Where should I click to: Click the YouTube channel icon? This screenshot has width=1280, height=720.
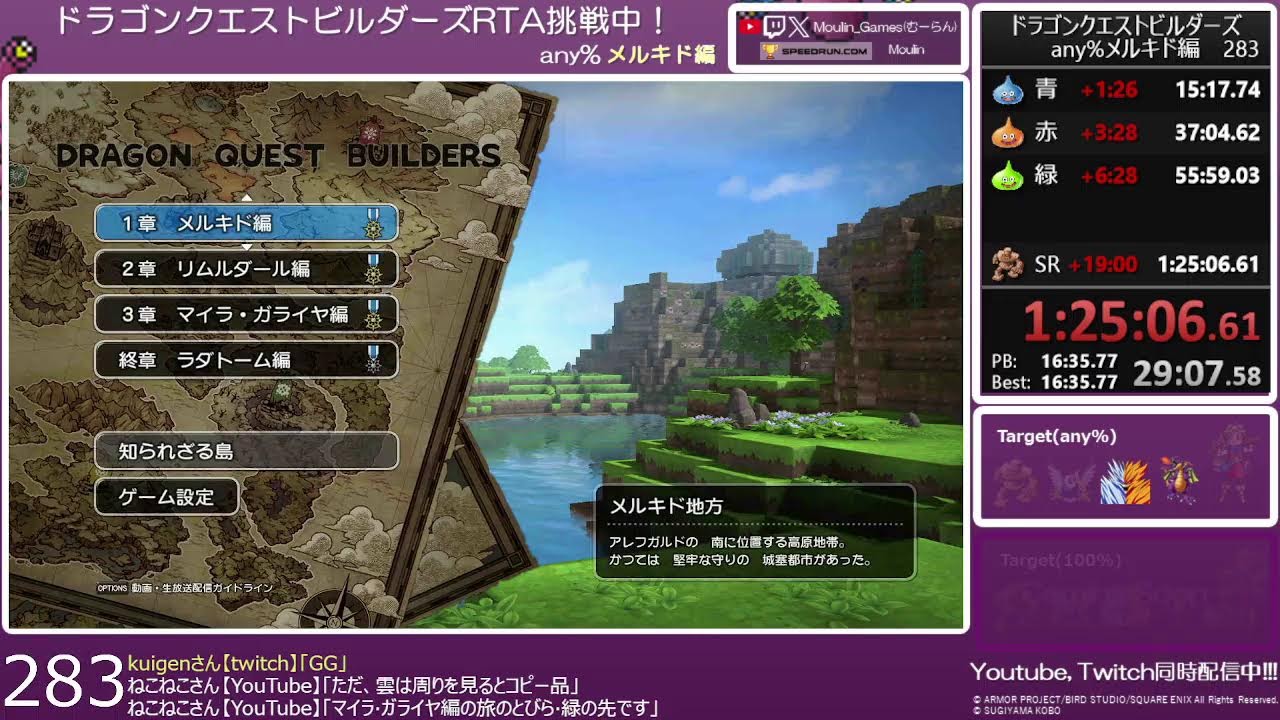point(751,26)
